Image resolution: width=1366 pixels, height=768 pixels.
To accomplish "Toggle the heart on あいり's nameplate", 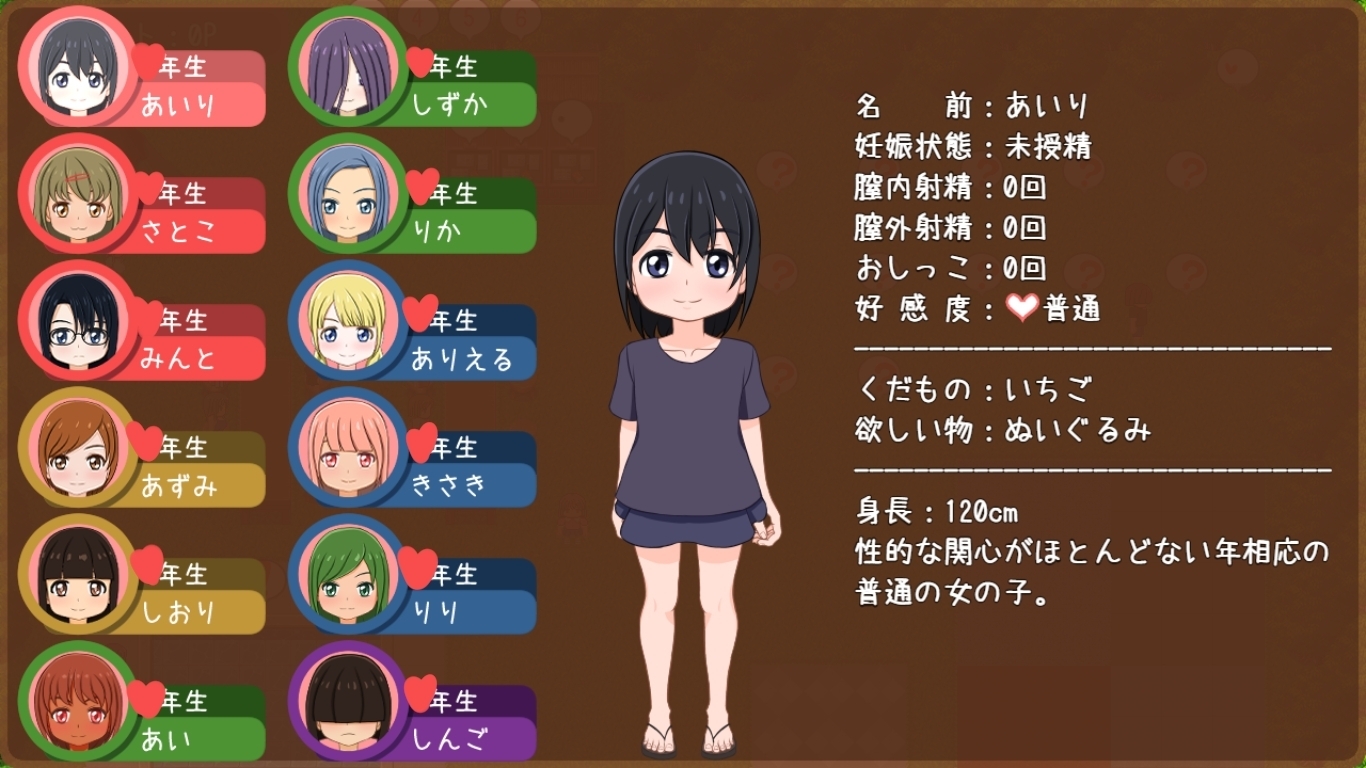I will (149, 62).
